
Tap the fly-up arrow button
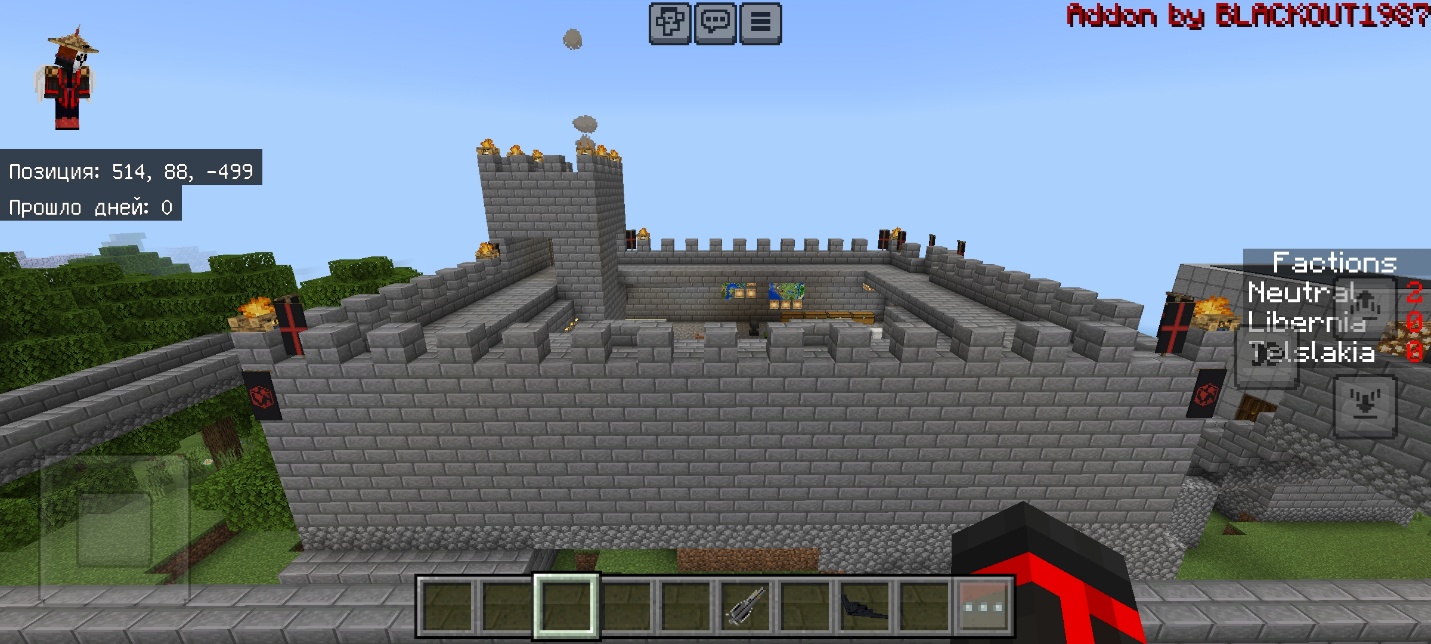tap(1366, 301)
